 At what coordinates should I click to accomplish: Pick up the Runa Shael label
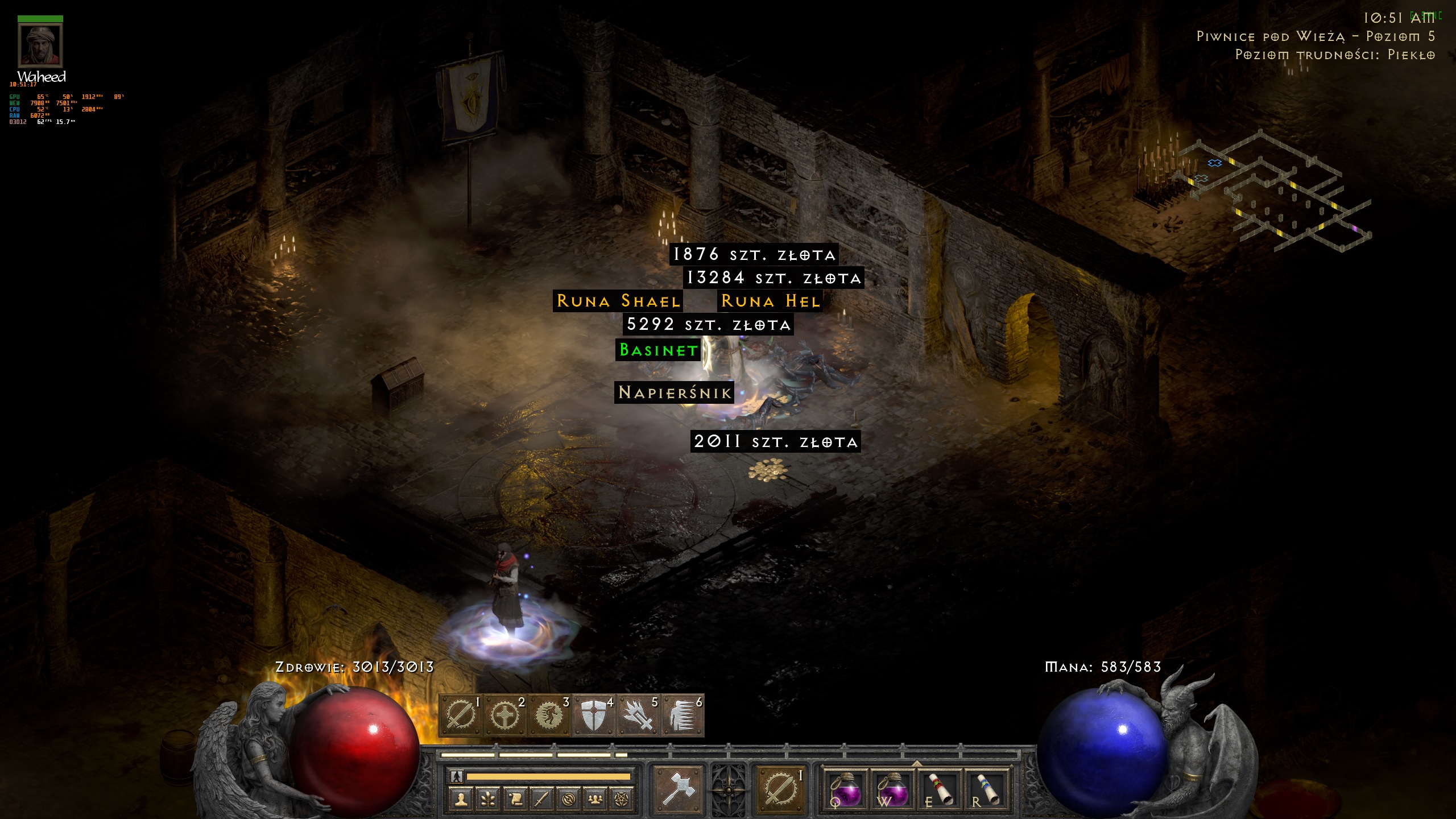coord(618,301)
